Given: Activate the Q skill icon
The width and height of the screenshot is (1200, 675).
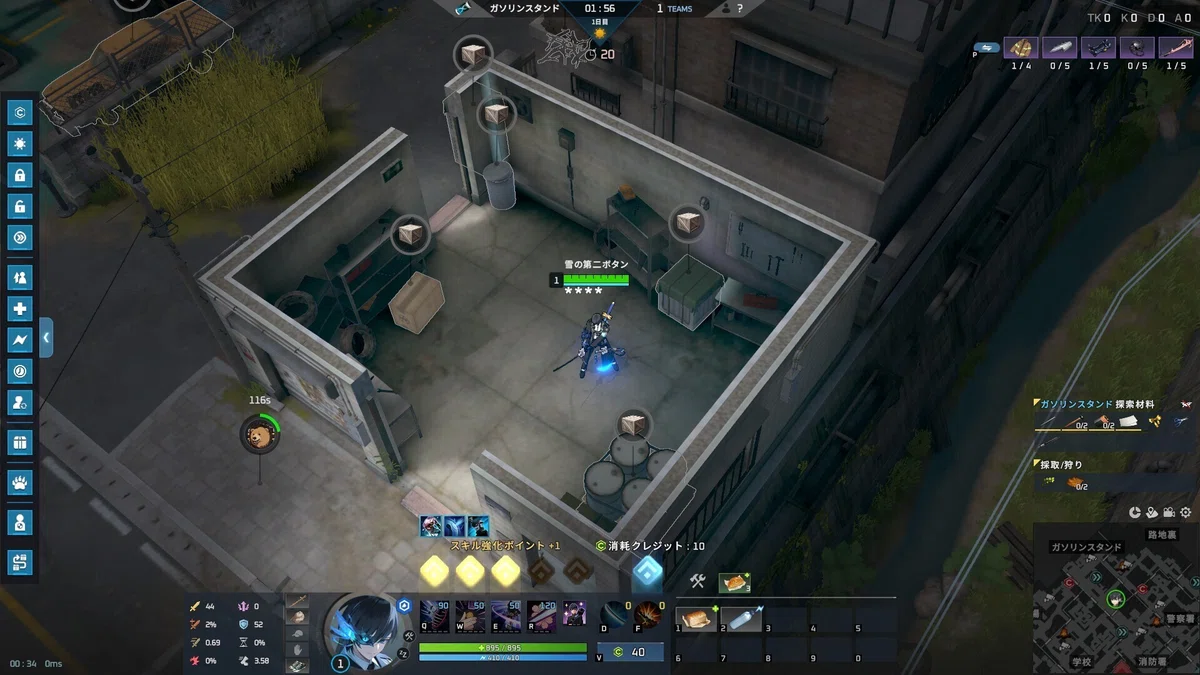Looking at the screenshot, I should coord(434,614).
